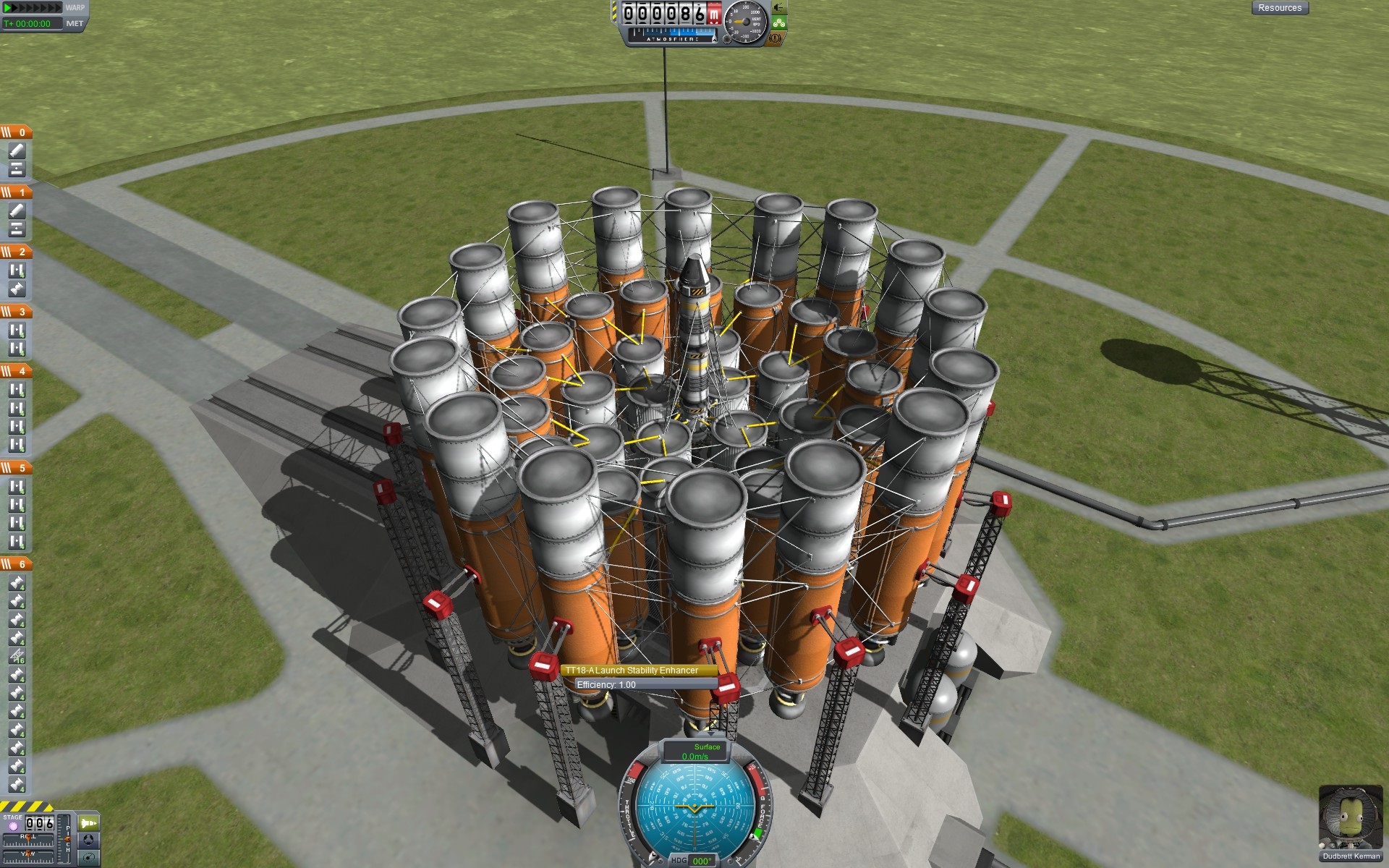Screen dimensions: 1389x868
Task: Open the map view gauge button
Action: pyautogui.click(x=88, y=857)
